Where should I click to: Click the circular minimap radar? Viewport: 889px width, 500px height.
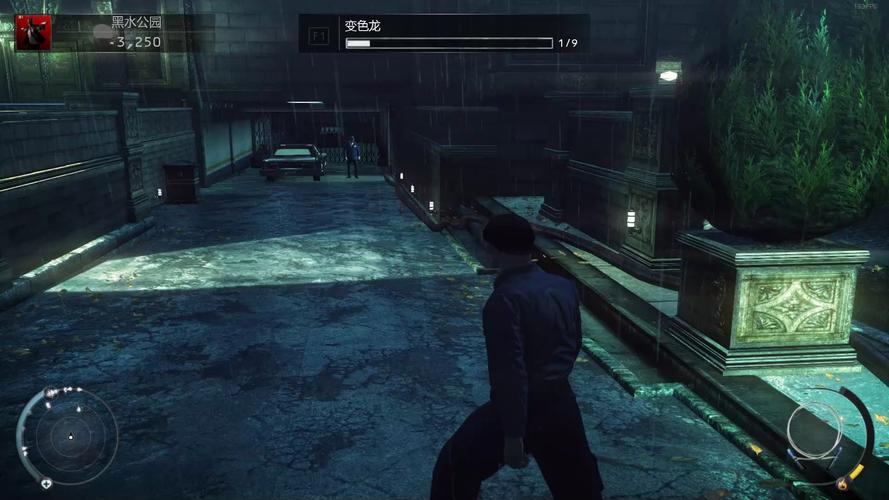pyautogui.click(x=70, y=437)
